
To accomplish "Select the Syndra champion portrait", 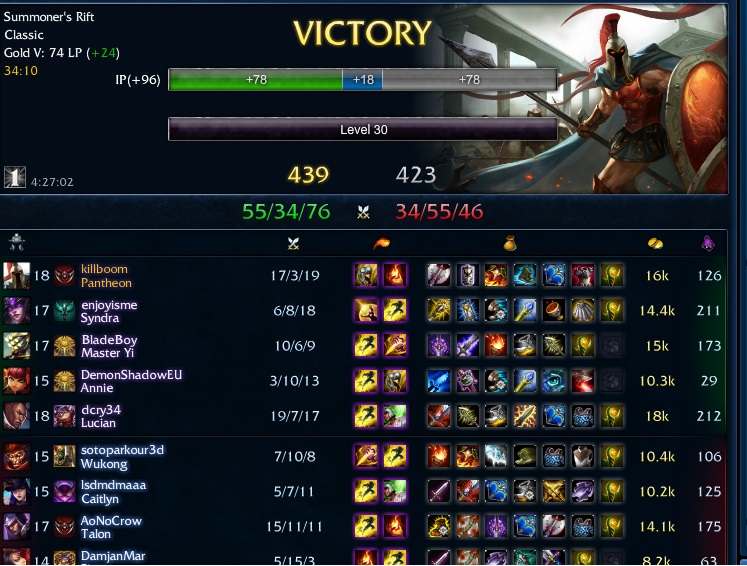I will 16,311.
